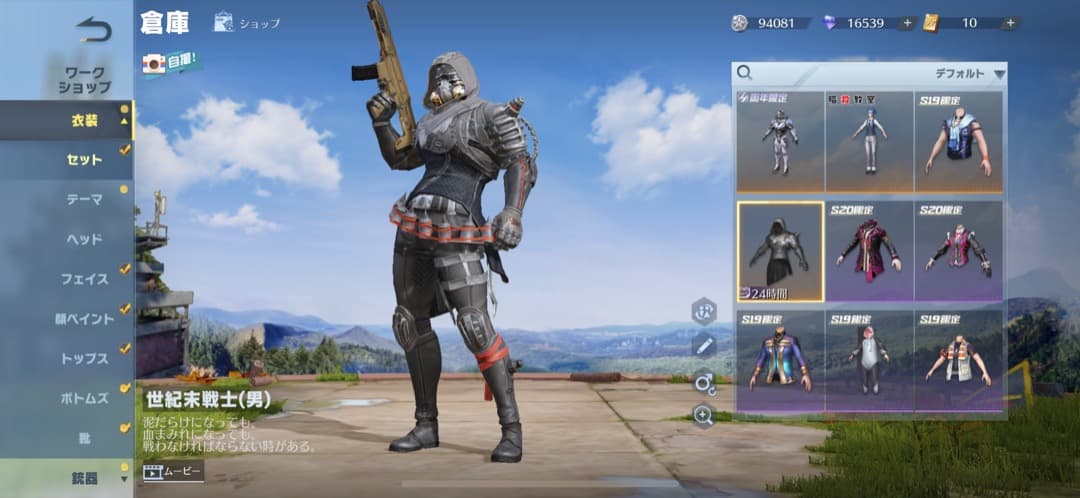This screenshot has width=1080, height=498.
Task: Select the silver armored anniversary outfit
Action: point(780,140)
